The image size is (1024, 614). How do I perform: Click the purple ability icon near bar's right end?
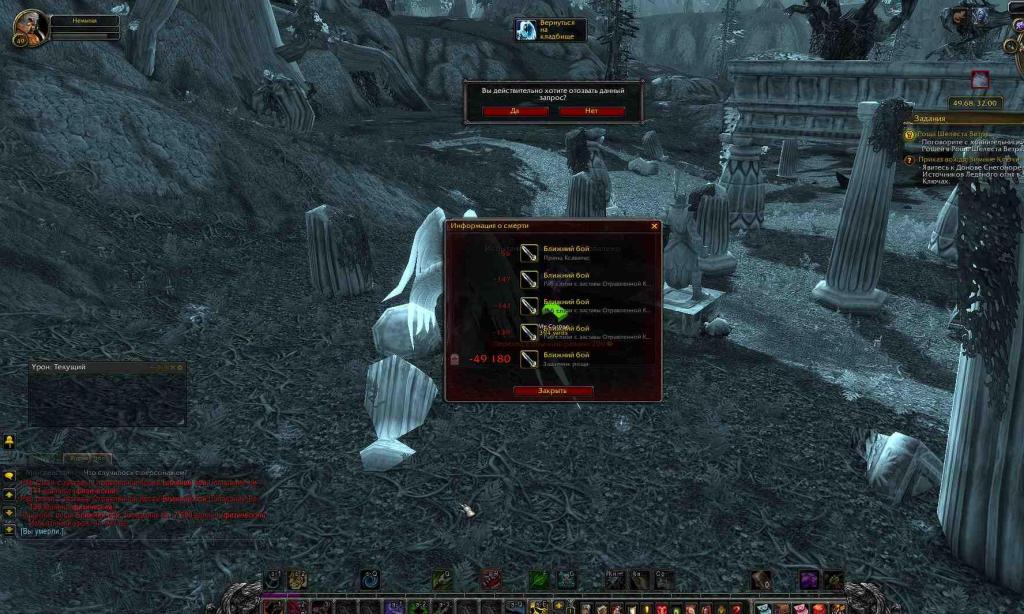806,579
